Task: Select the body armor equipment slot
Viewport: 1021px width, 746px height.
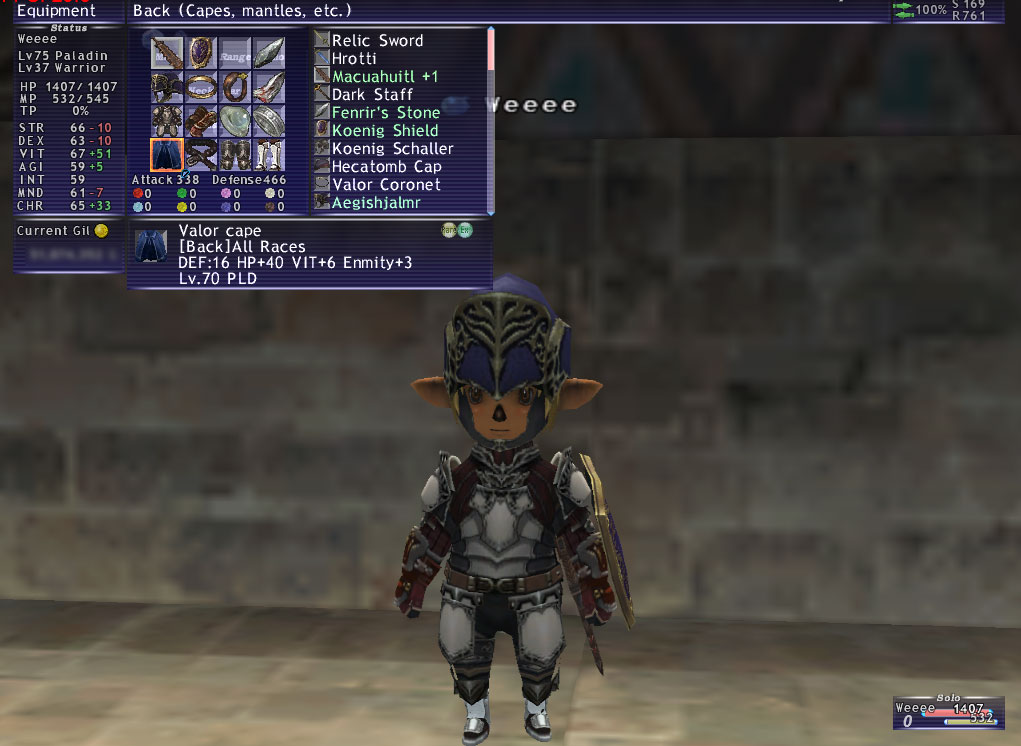Action: coord(167,121)
